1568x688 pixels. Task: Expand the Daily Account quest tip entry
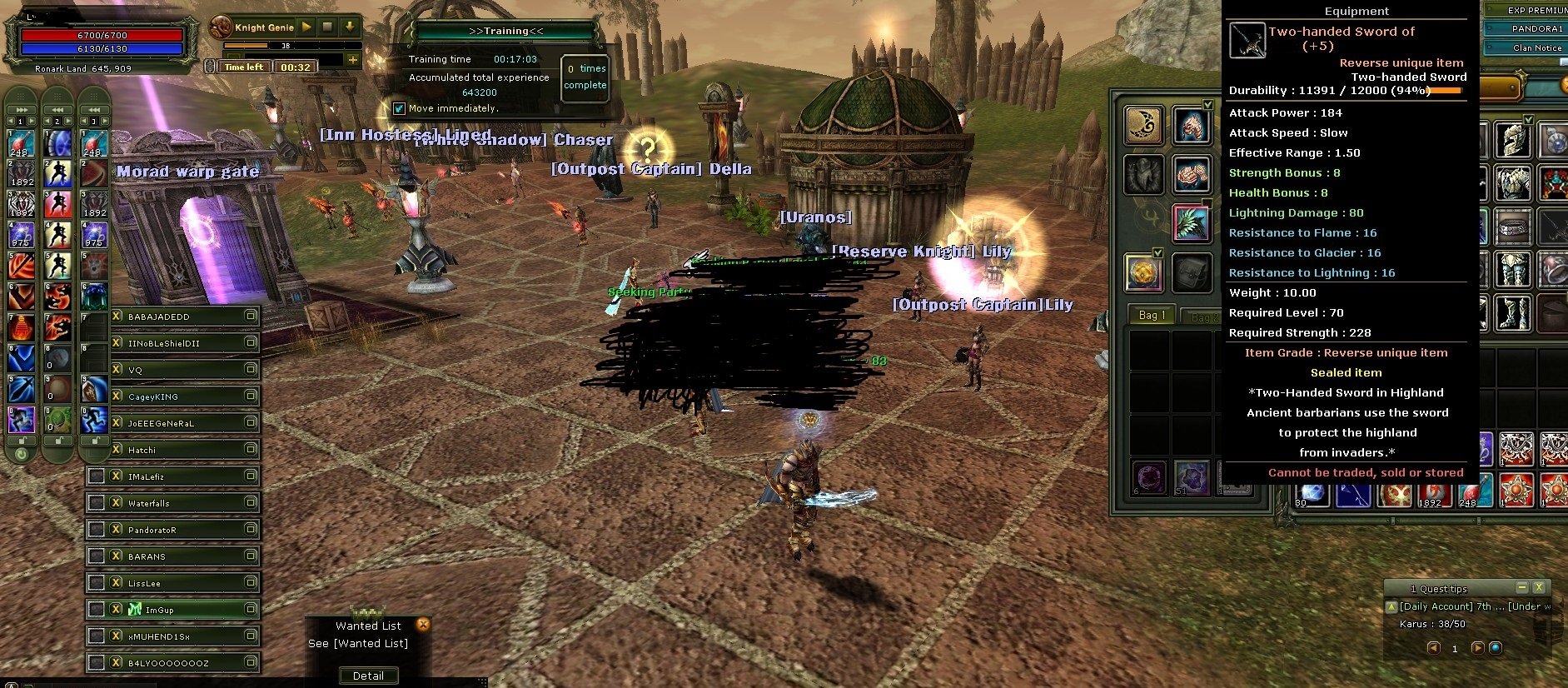1391,608
